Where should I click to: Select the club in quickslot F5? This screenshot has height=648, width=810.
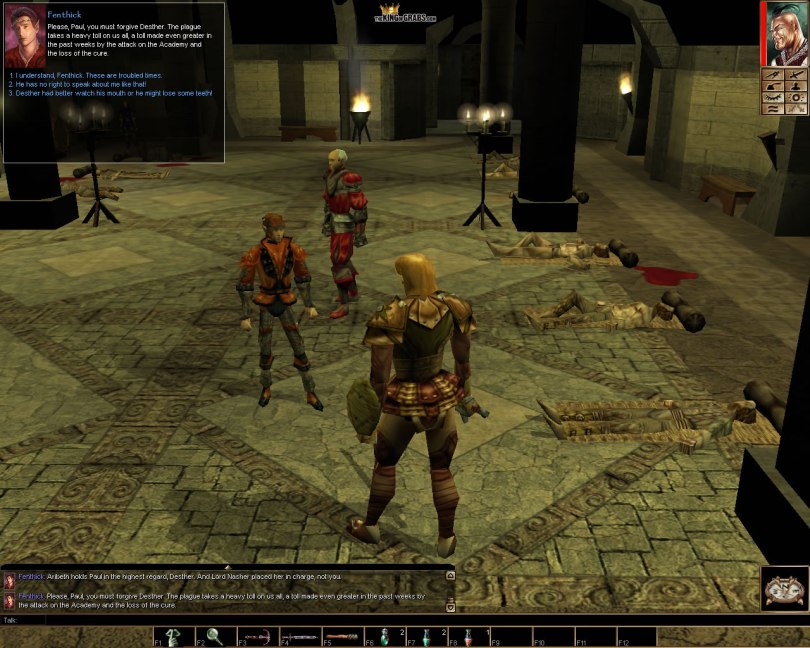click(343, 636)
